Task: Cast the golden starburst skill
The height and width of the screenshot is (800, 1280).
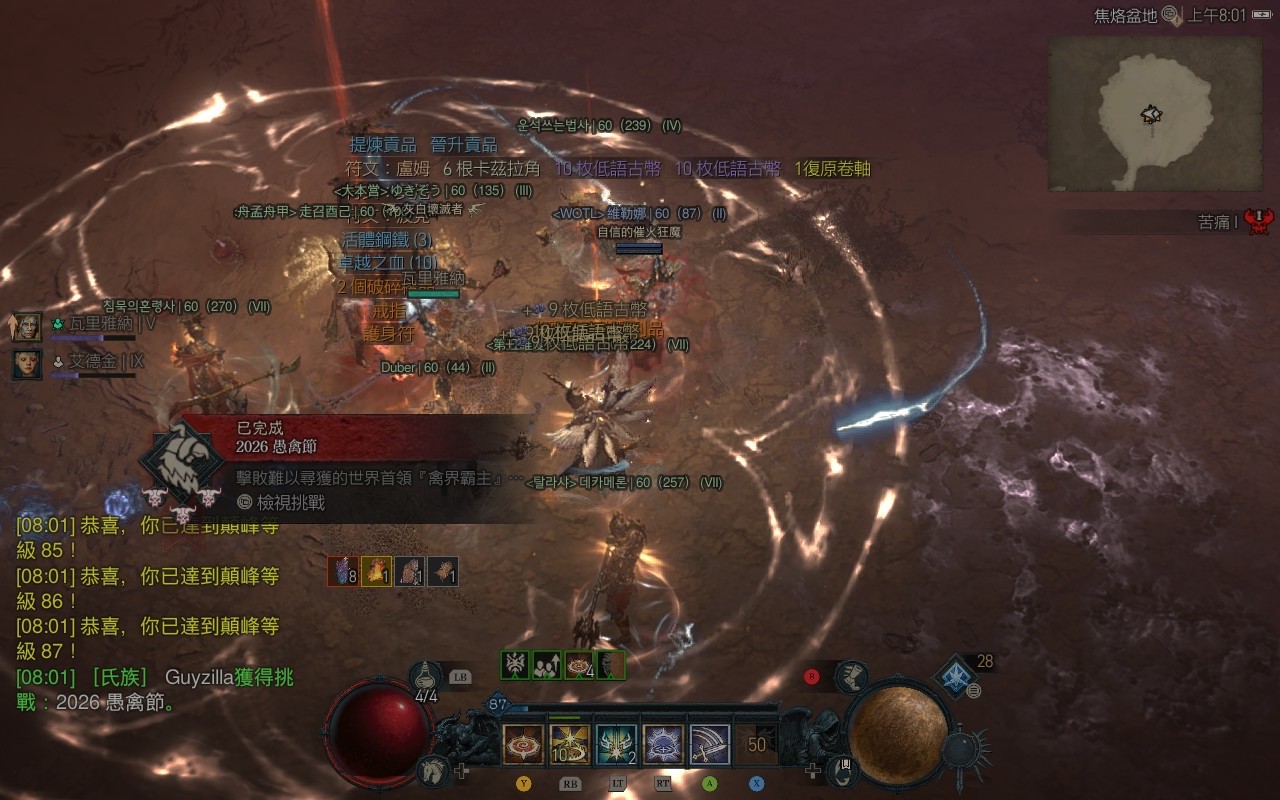Action: 570,745
